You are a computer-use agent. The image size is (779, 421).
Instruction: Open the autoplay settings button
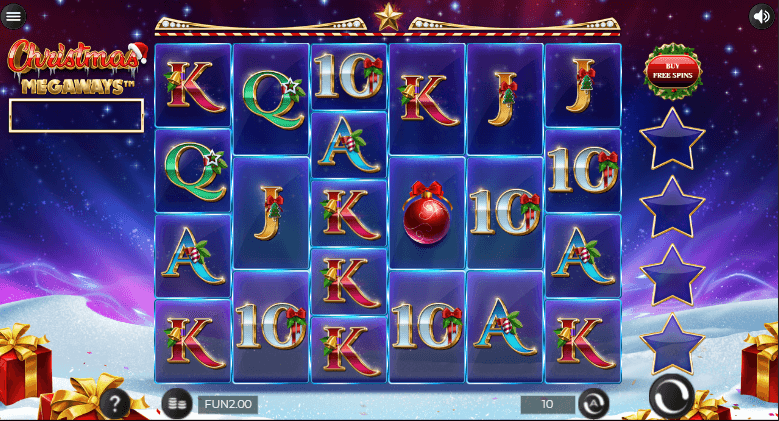tap(594, 404)
